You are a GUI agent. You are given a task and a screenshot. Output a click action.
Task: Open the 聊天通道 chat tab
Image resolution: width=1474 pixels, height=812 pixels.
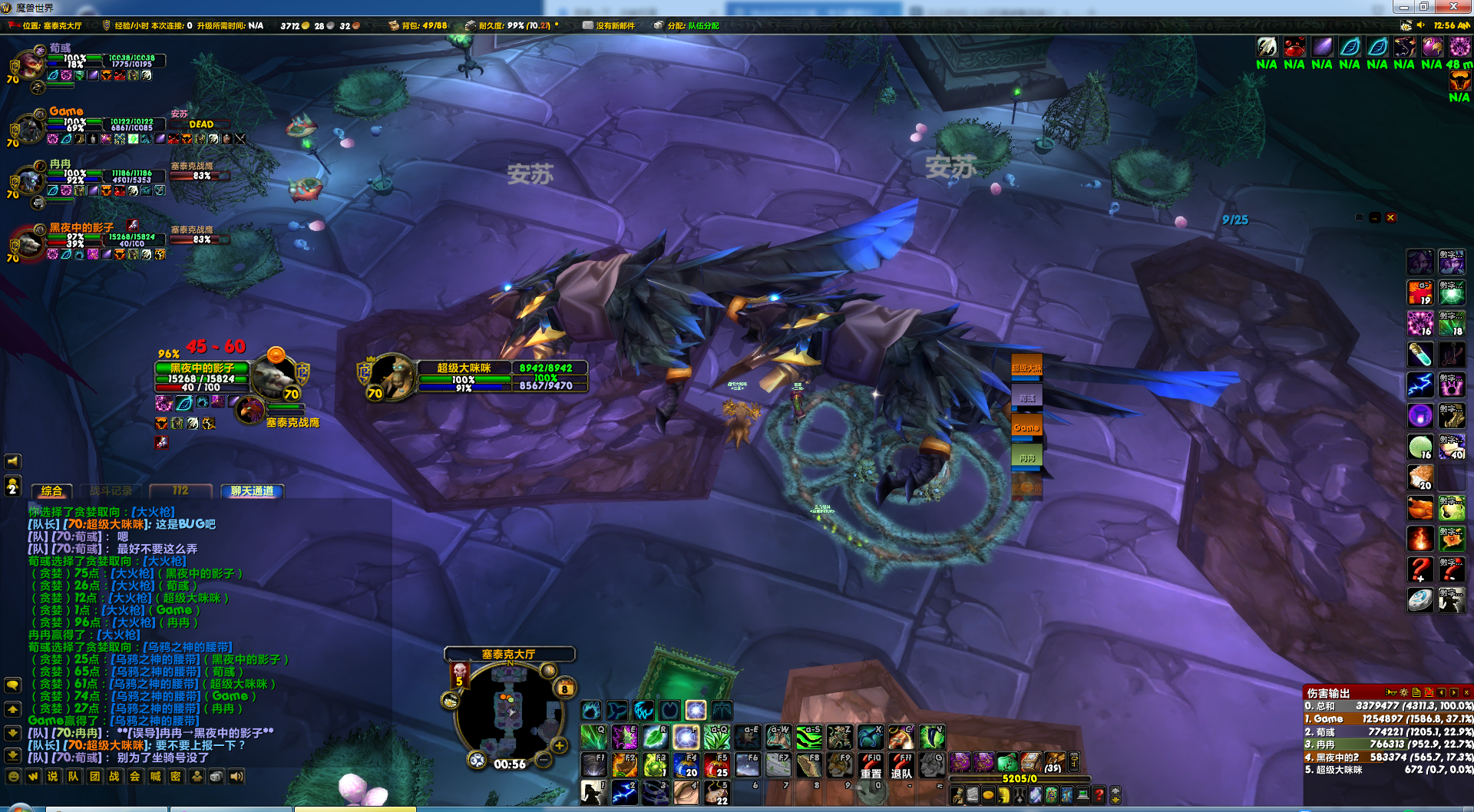click(x=252, y=491)
